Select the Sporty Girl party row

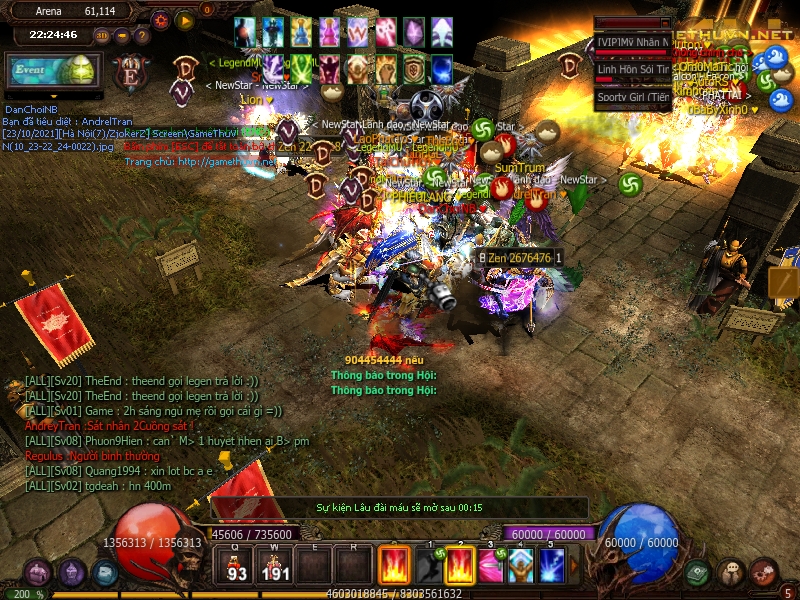click(633, 97)
